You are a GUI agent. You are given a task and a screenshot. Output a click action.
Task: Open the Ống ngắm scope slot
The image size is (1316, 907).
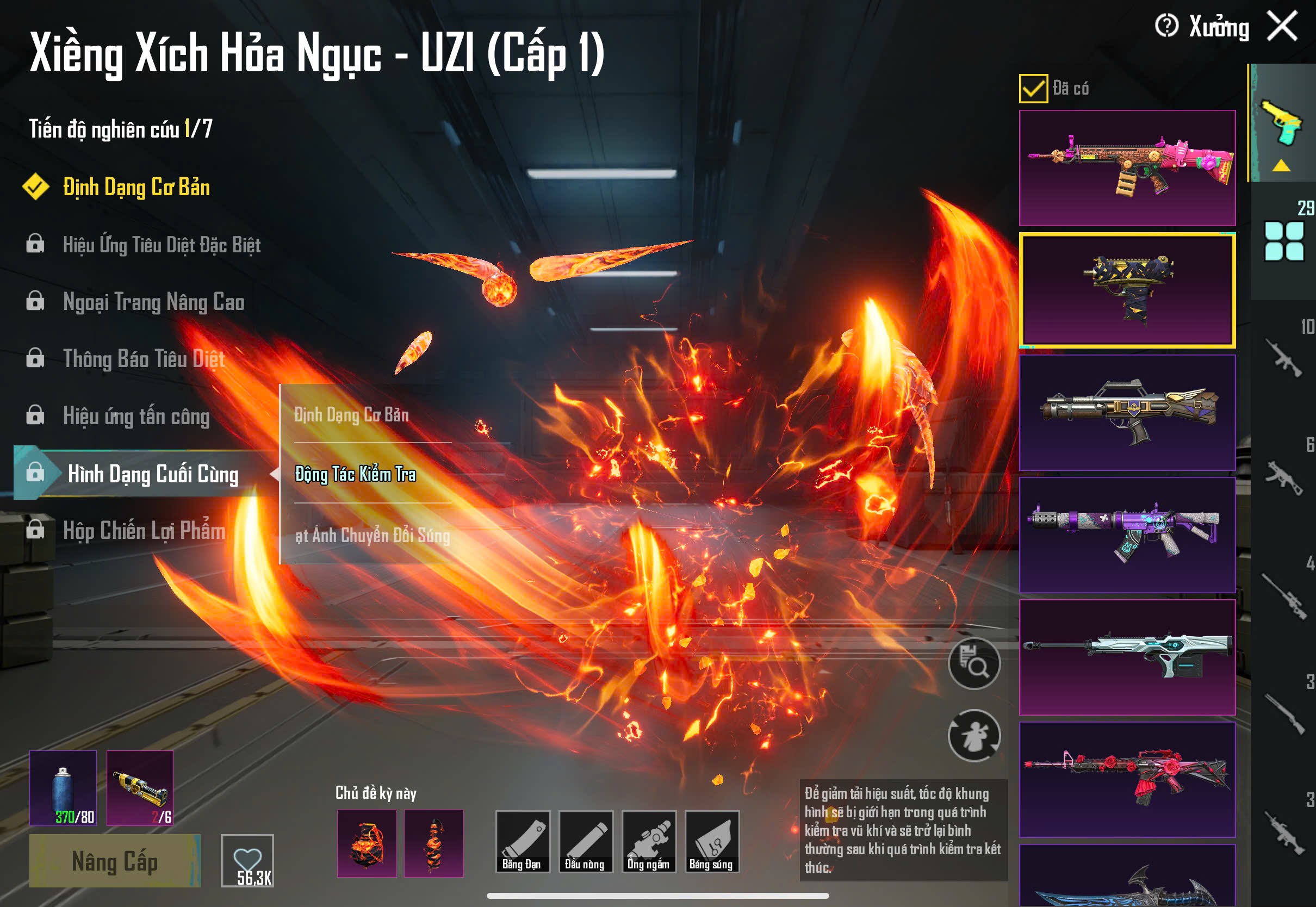point(648,842)
